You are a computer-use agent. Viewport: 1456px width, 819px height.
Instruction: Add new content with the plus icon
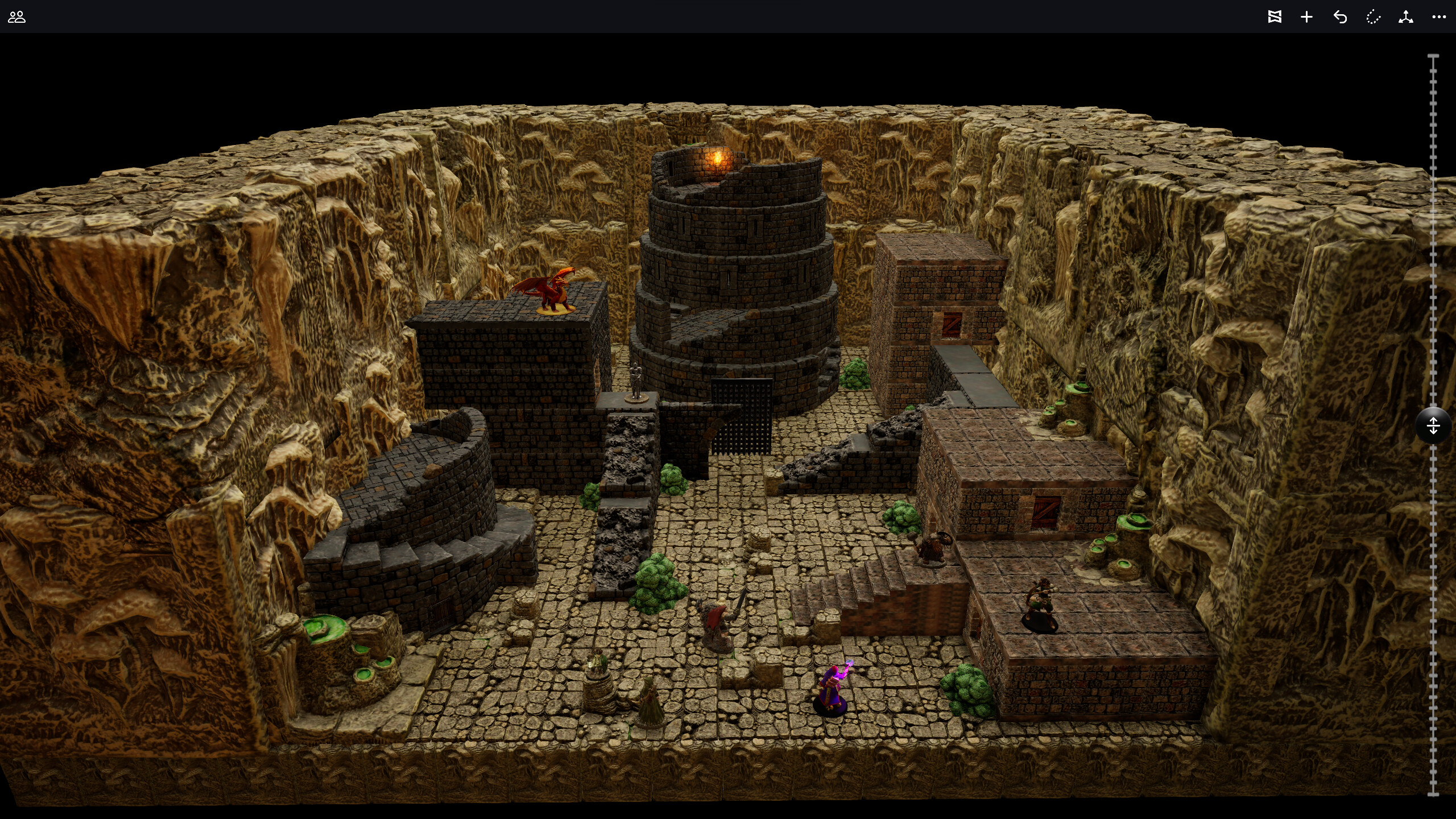1306,17
